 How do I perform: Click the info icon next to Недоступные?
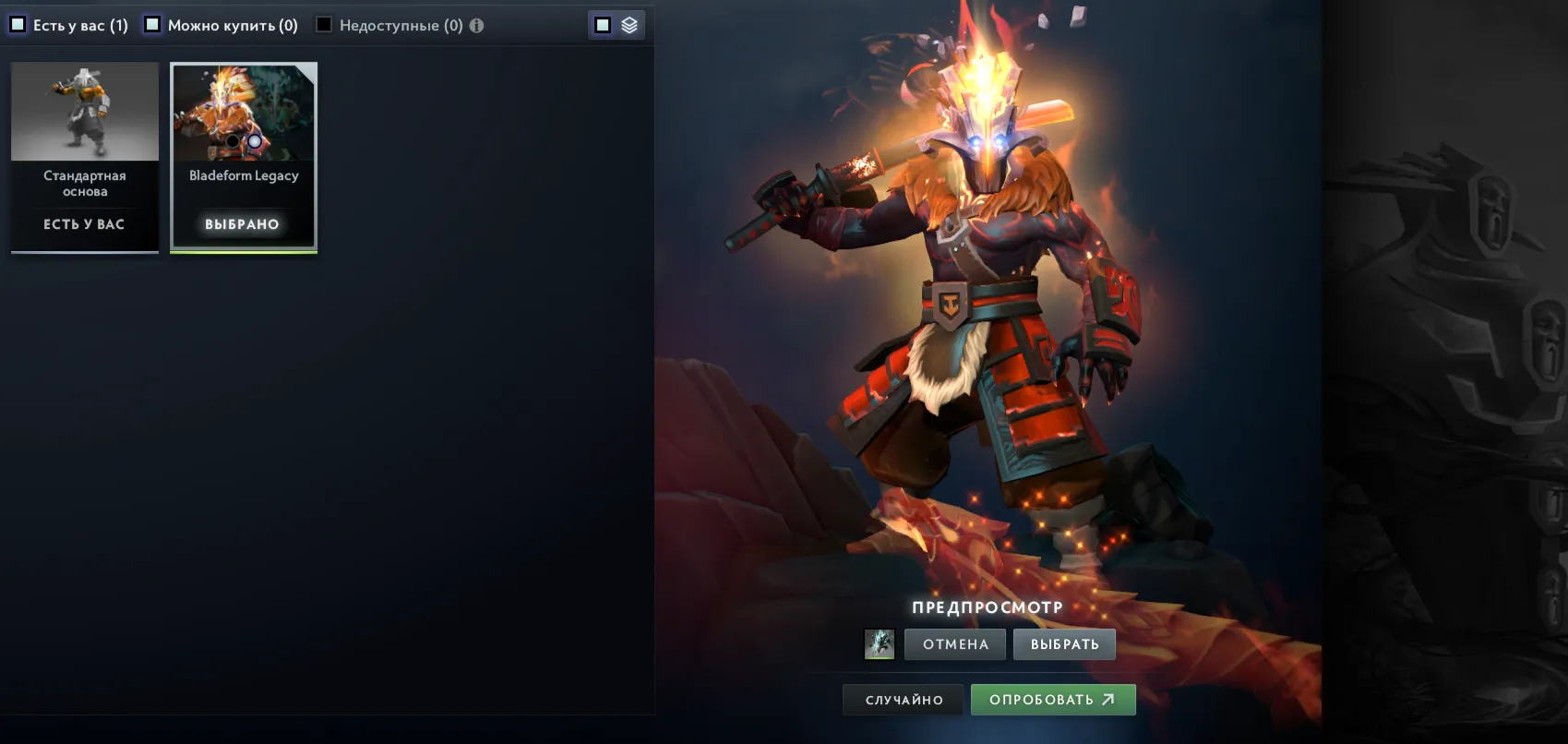[x=476, y=26]
